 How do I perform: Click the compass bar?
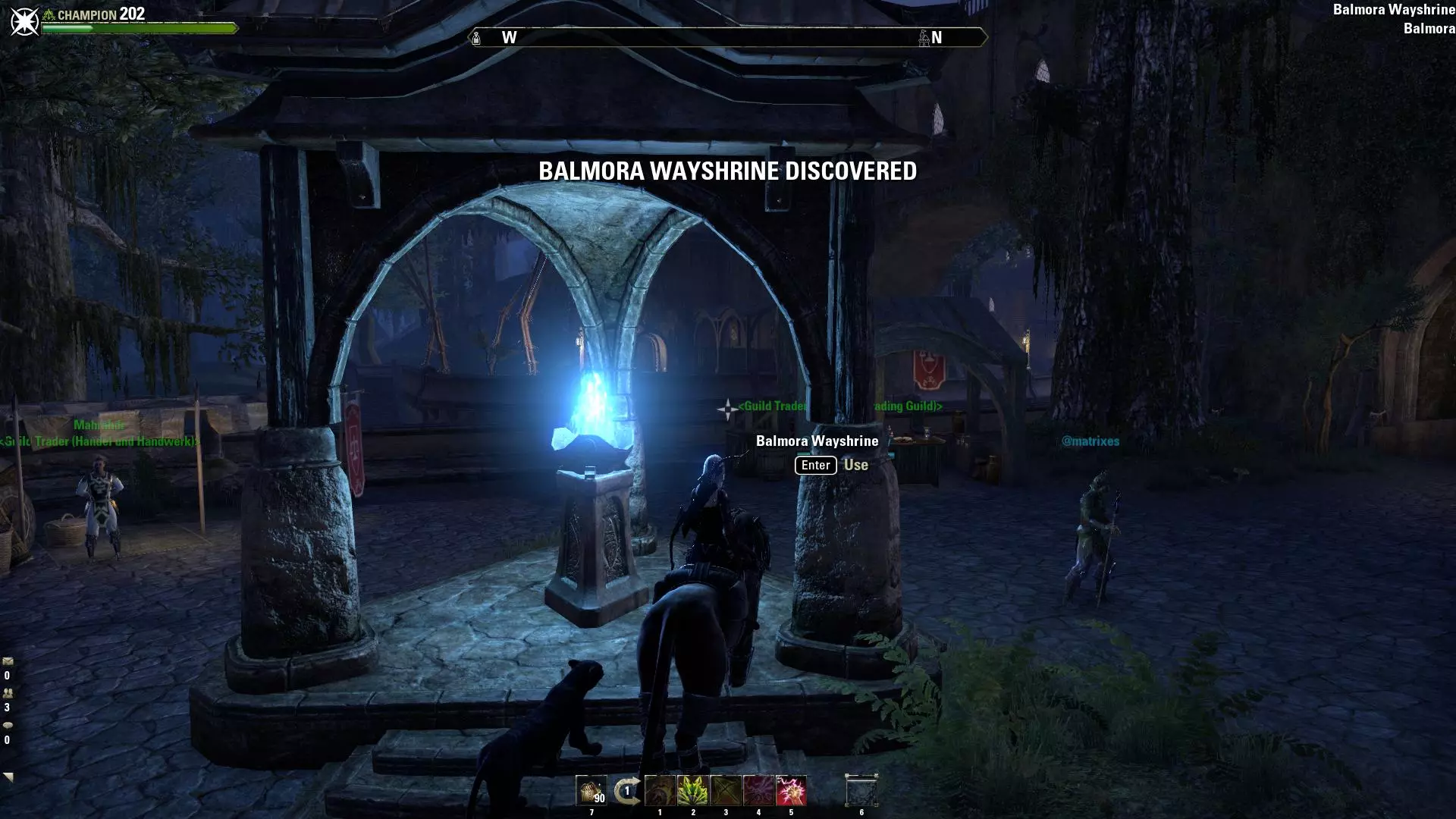pos(727,37)
